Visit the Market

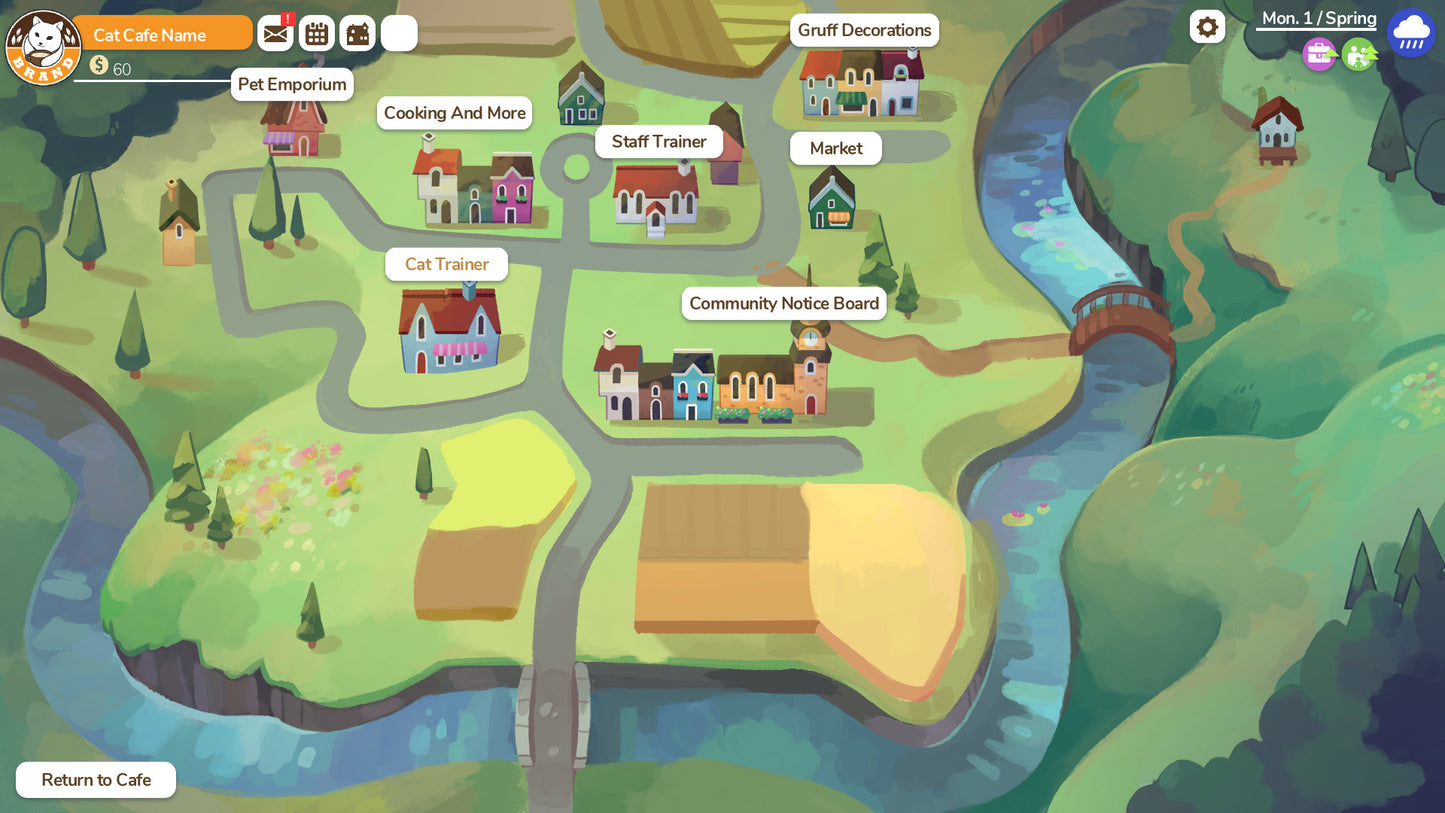835,148
